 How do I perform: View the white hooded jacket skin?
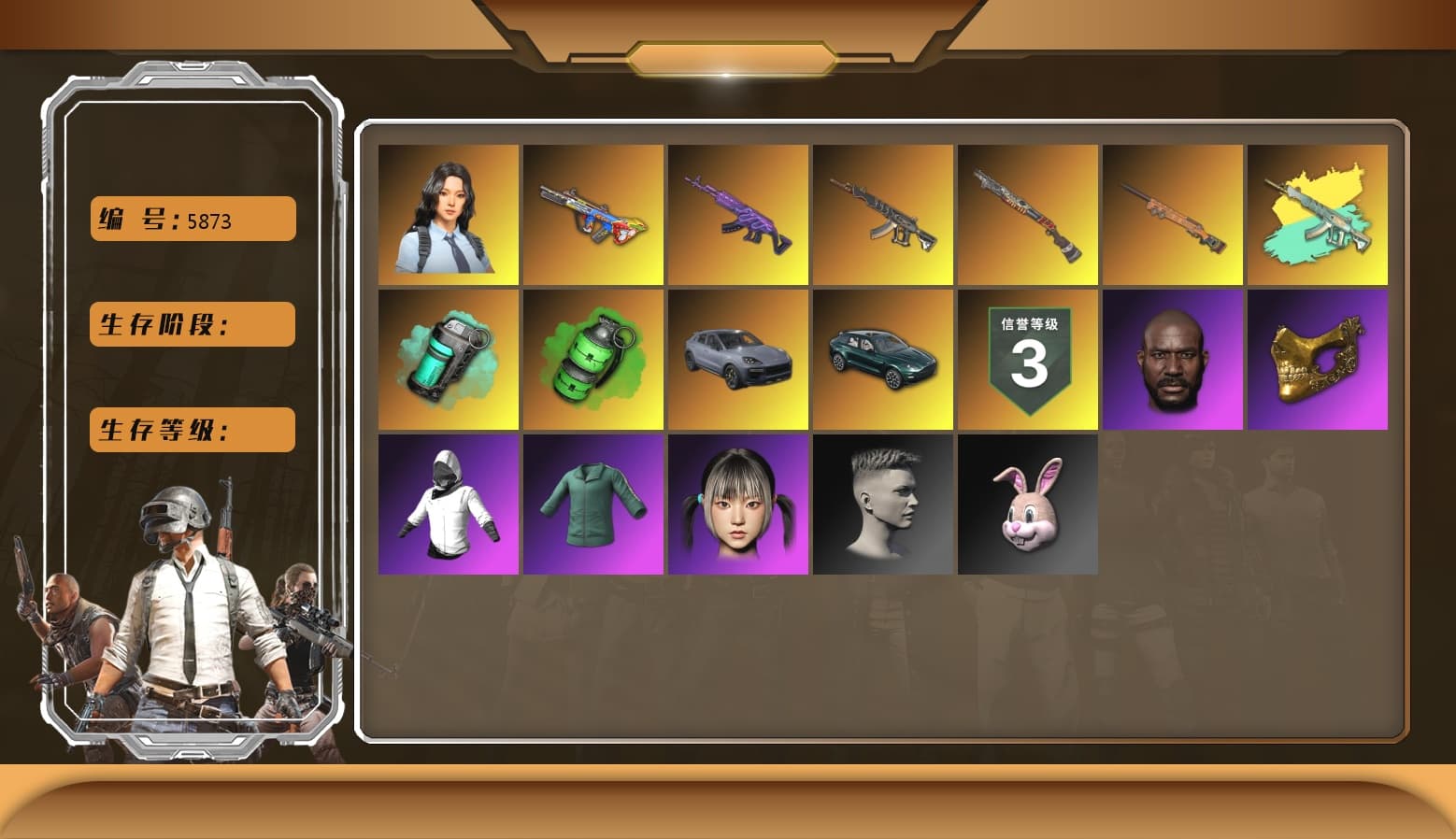pos(448,505)
